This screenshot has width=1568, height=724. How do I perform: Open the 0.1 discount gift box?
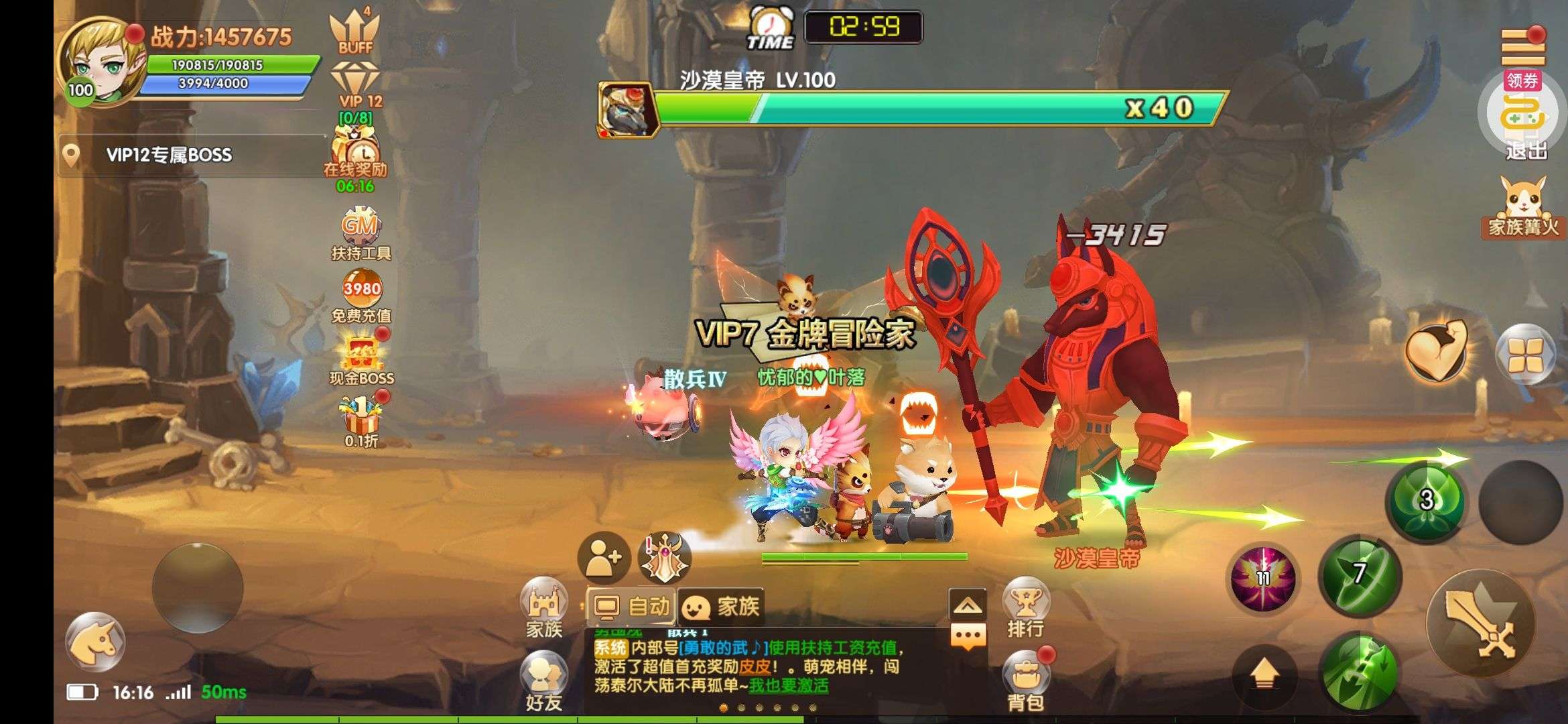click(362, 417)
